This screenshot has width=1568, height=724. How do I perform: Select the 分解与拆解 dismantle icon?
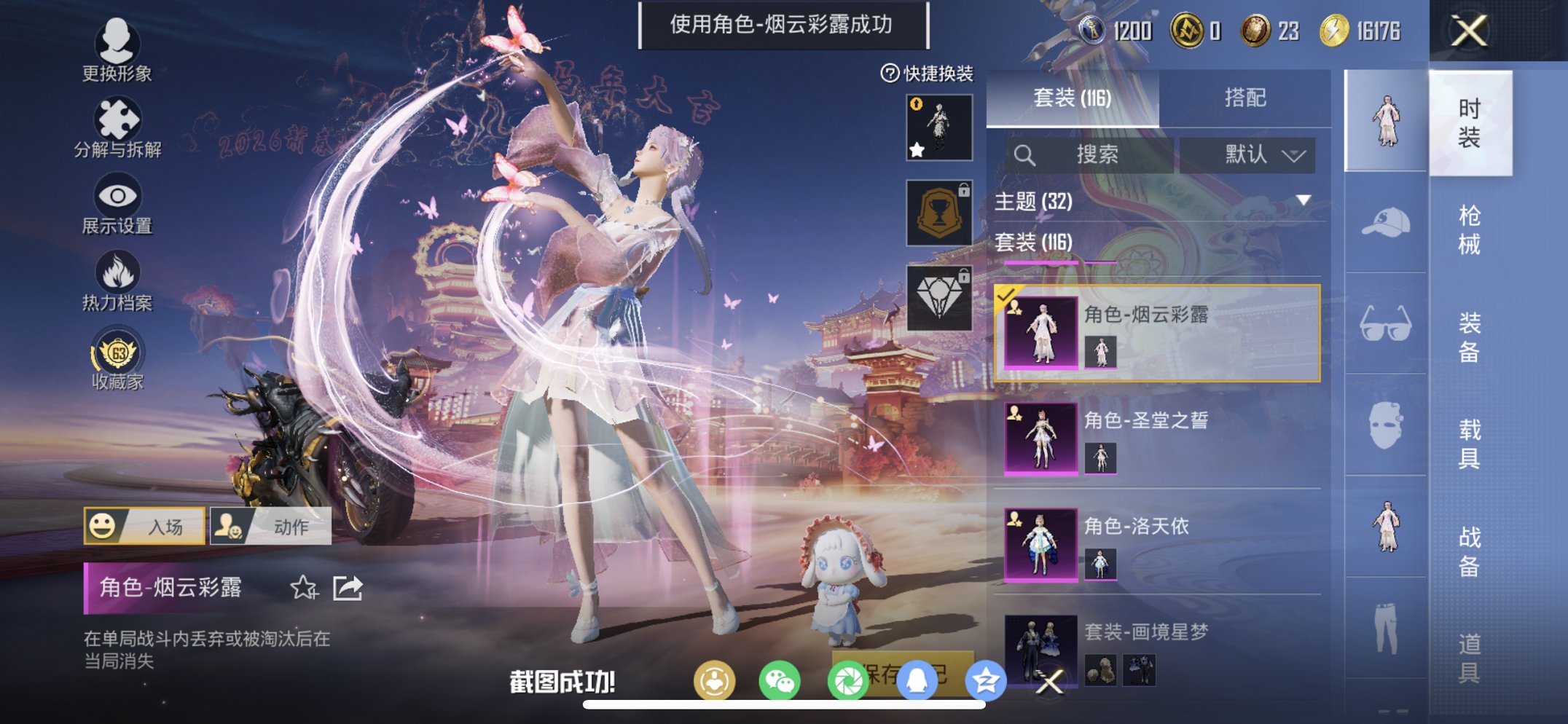[117, 120]
